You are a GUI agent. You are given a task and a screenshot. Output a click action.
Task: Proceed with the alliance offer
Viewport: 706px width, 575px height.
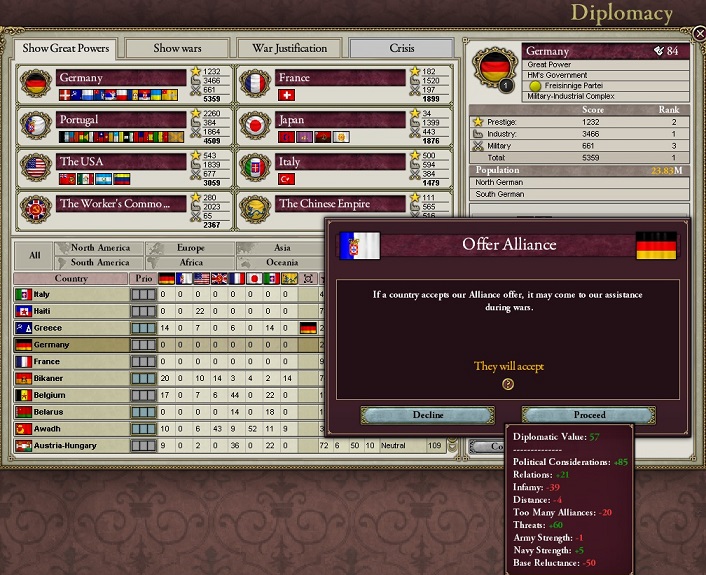tap(590, 415)
